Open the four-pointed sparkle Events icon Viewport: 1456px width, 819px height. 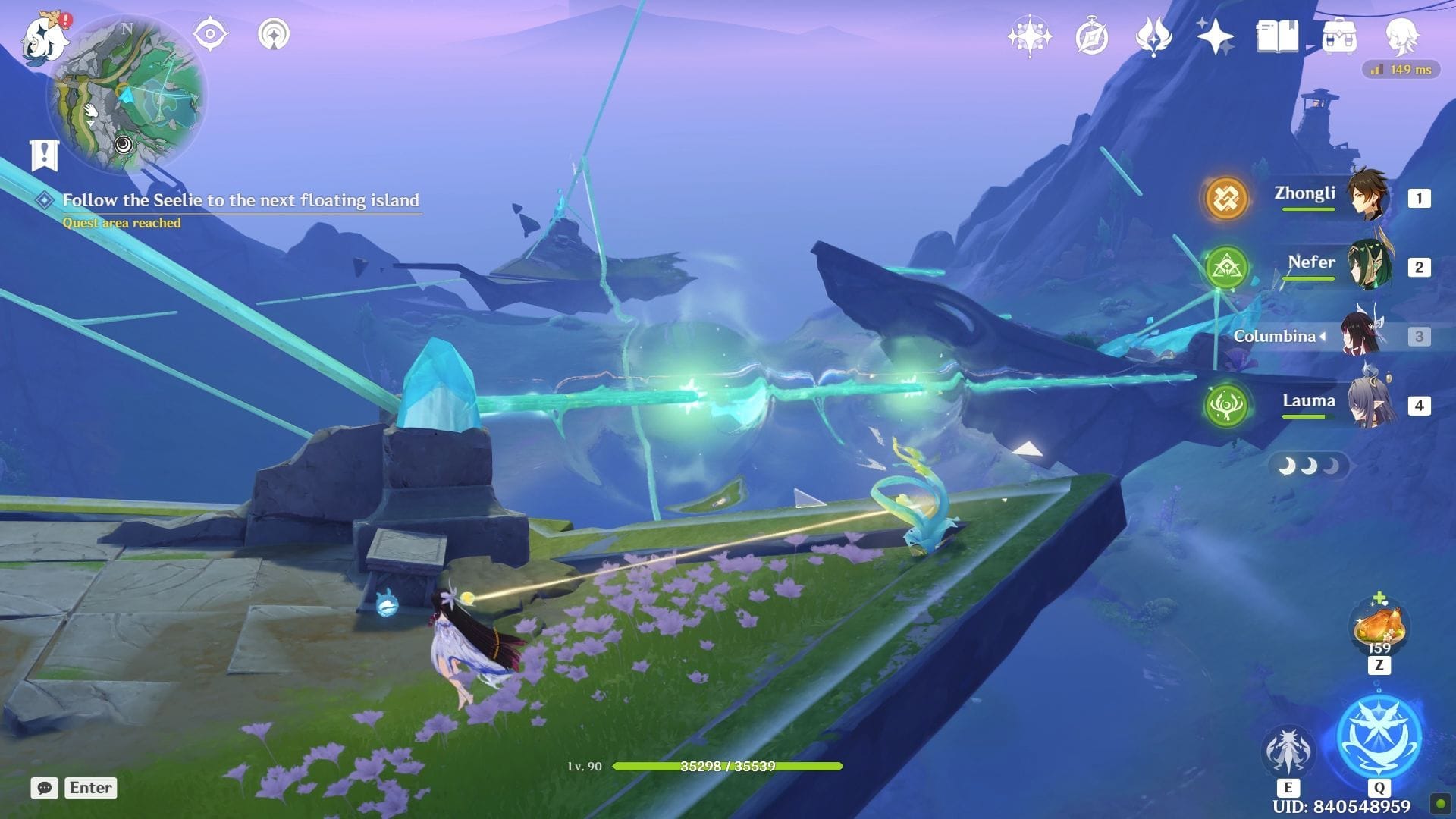click(x=1215, y=36)
